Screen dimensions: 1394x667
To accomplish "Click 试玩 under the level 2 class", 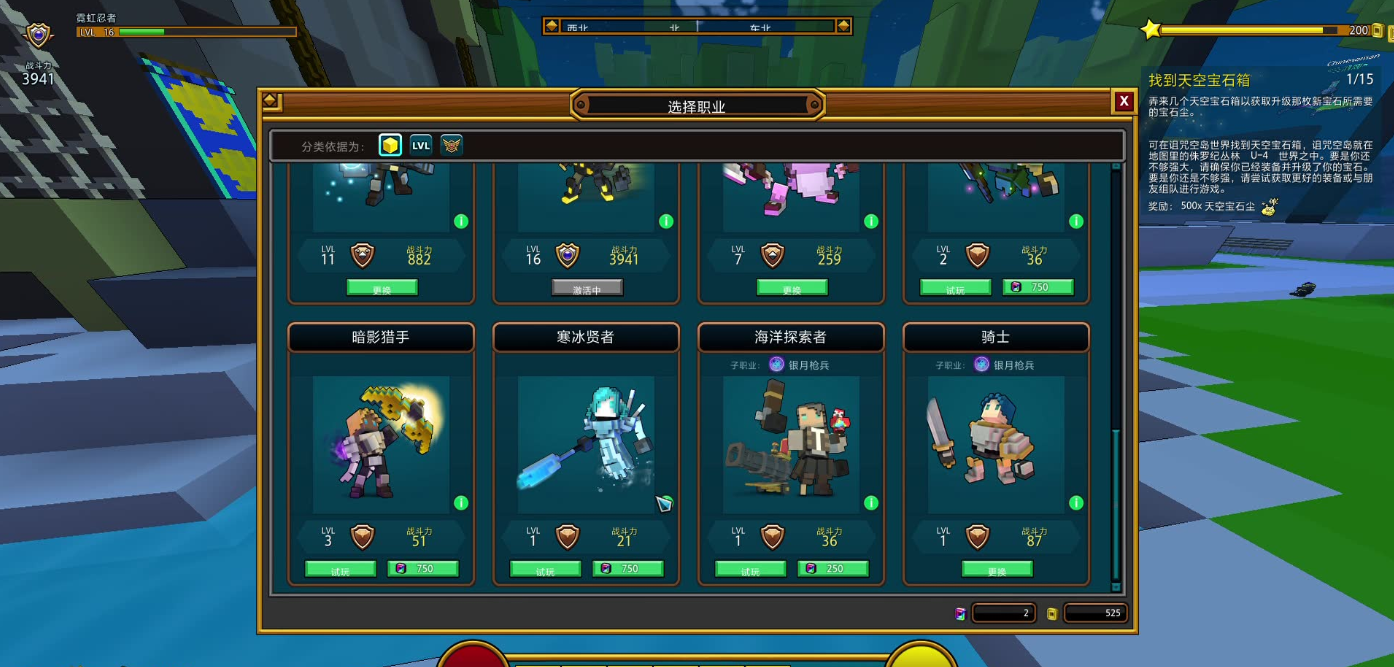I will coord(955,288).
